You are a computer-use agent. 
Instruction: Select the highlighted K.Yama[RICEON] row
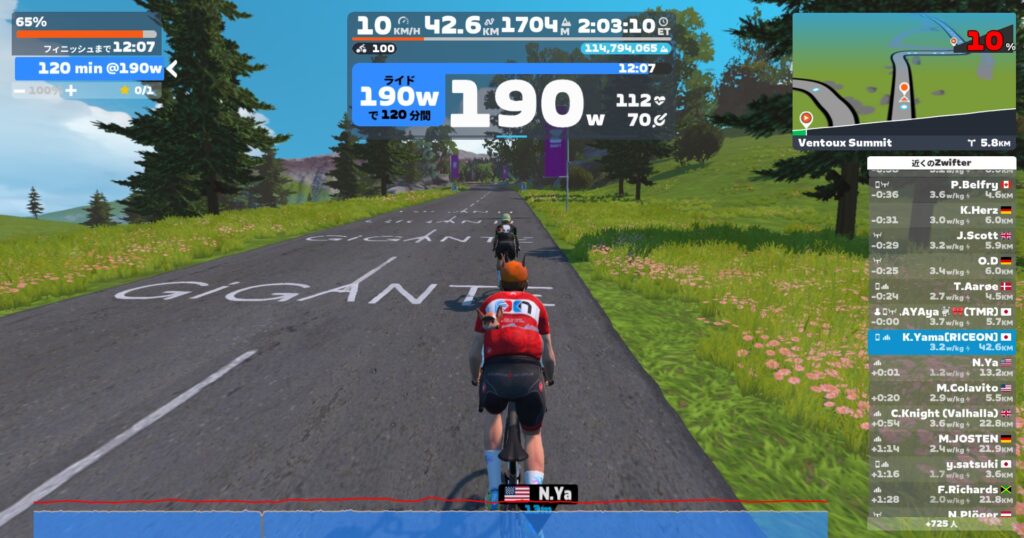point(941,342)
